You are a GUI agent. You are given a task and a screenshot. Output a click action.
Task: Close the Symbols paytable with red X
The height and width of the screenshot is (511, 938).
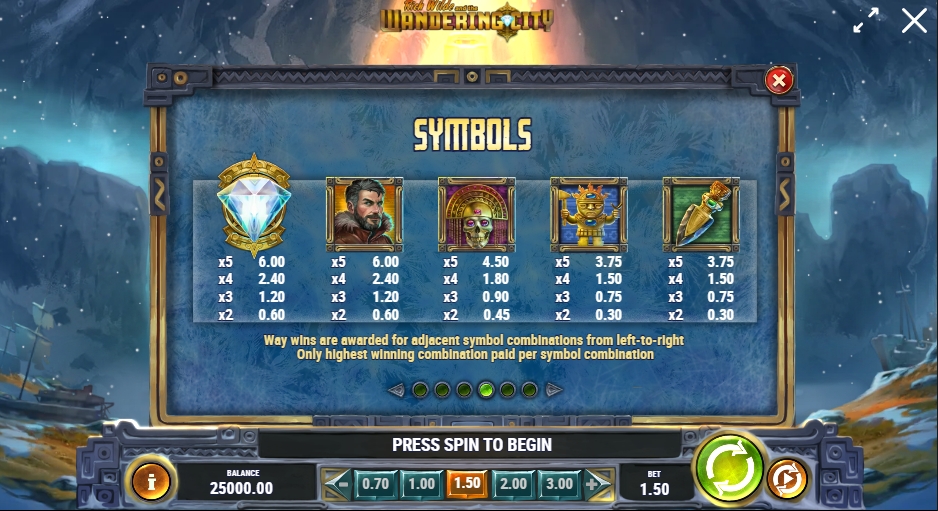[778, 80]
